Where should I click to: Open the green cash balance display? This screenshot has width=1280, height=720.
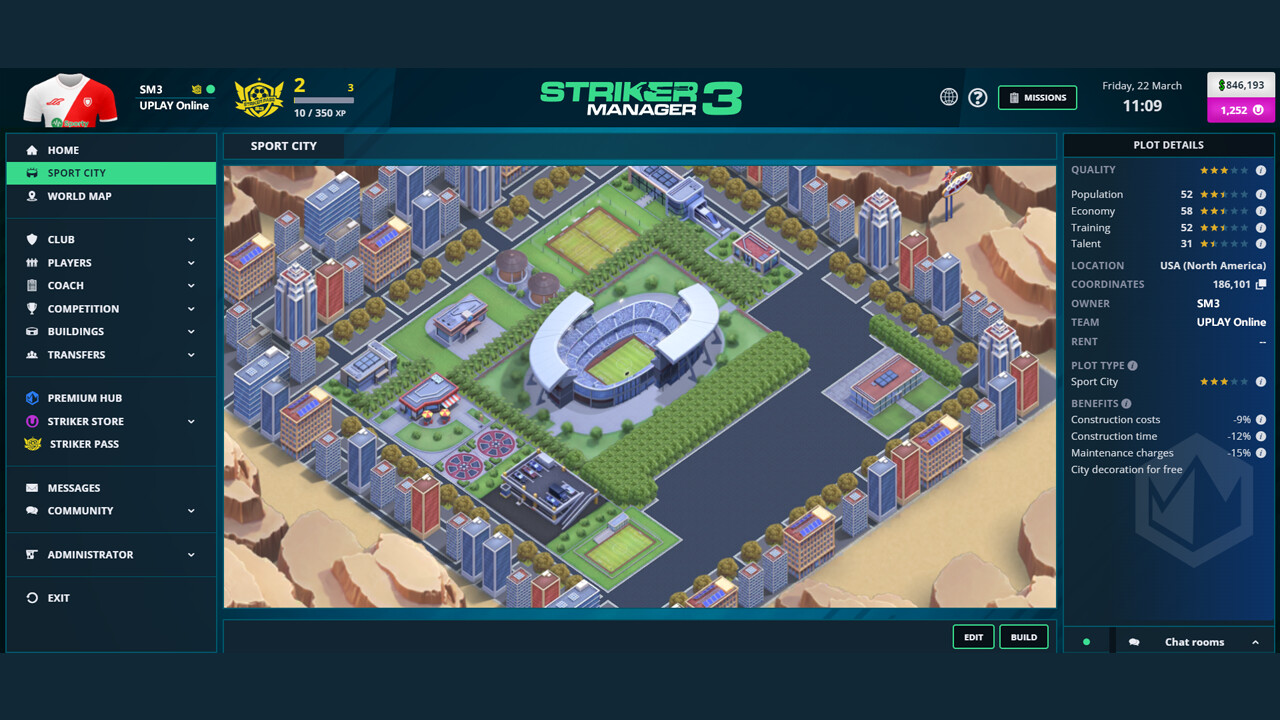tap(1239, 85)
